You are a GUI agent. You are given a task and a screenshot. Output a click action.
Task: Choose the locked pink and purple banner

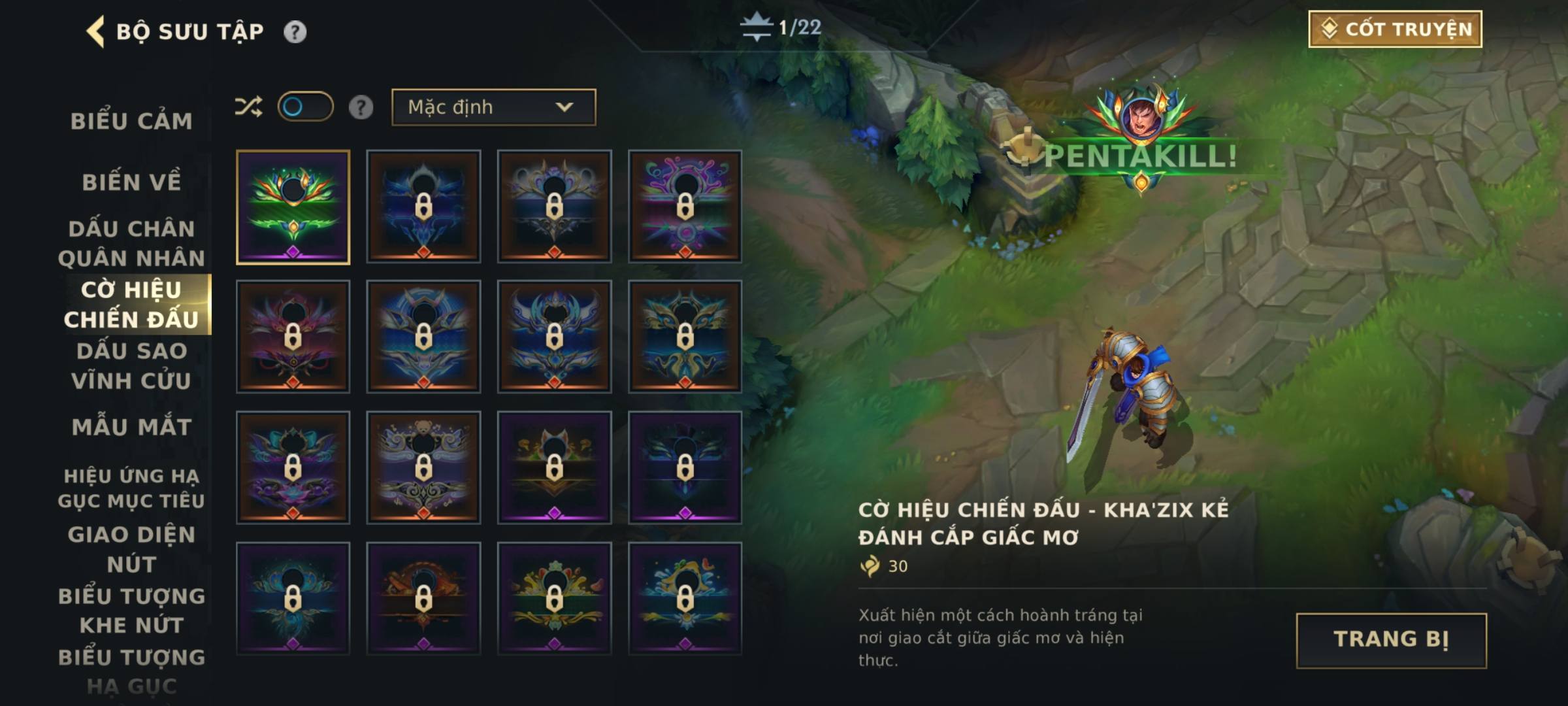tap(685, 207)
